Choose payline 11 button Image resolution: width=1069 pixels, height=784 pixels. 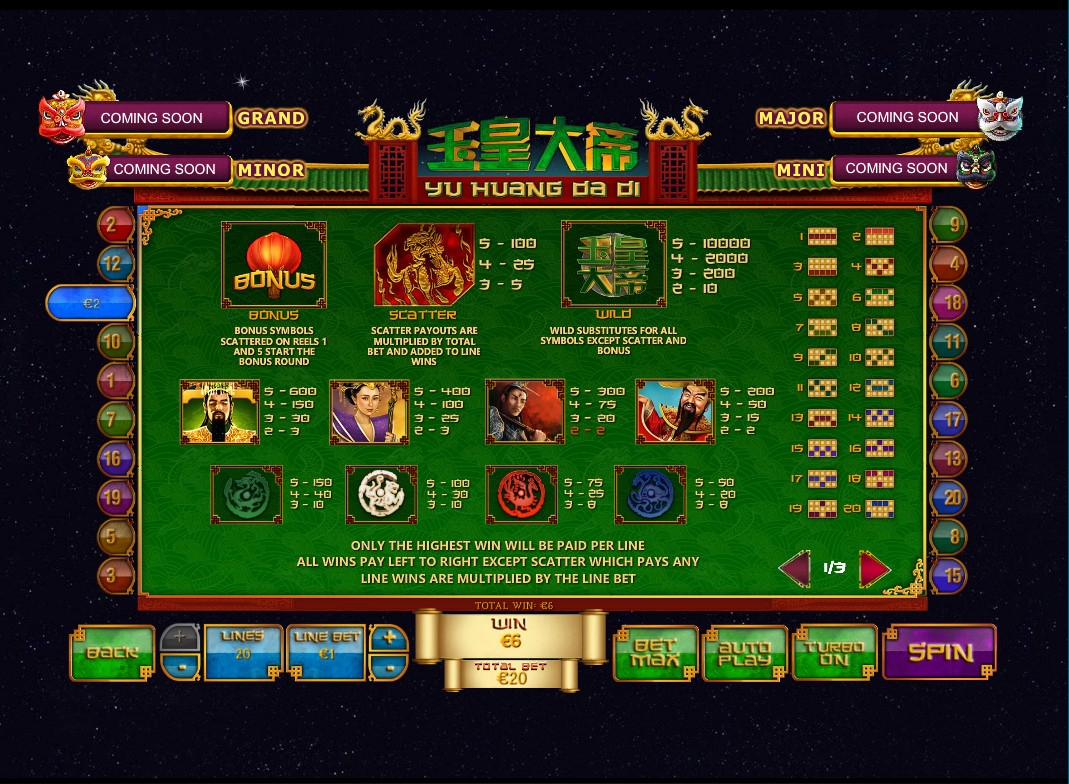click(x=948, y=341)
